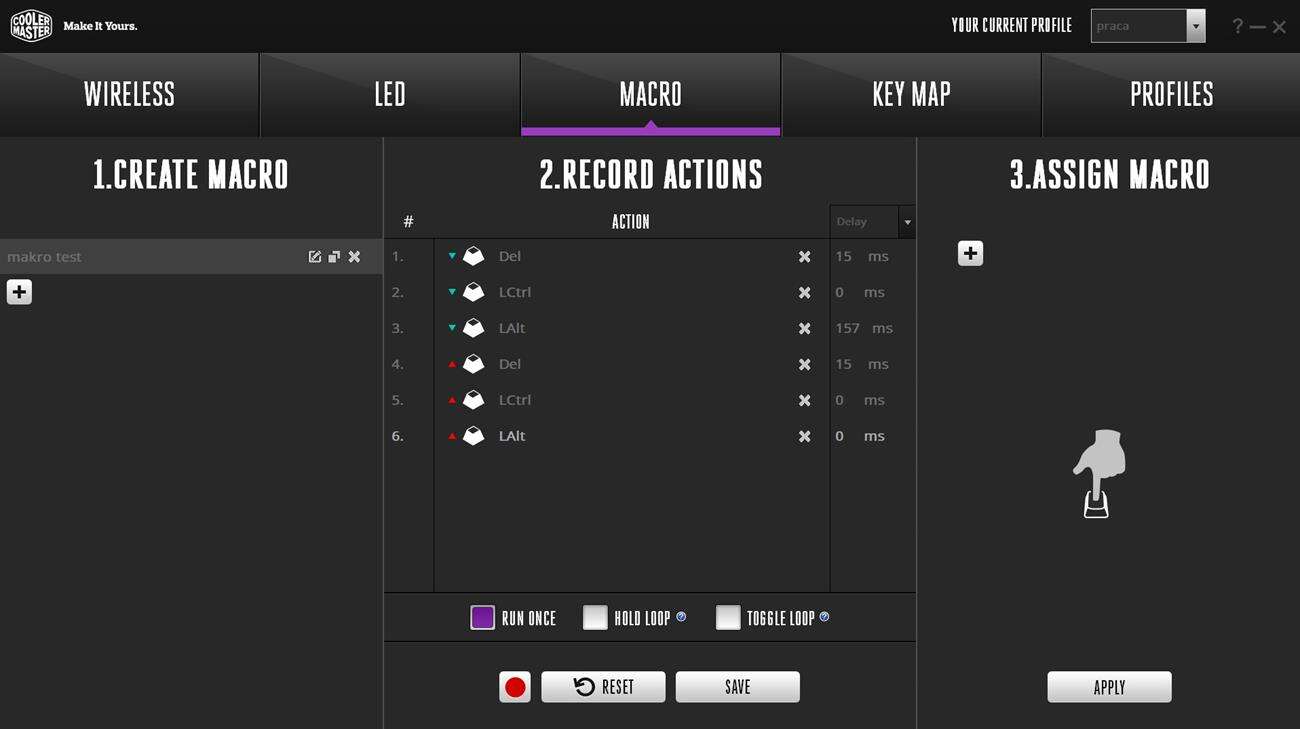Switch to the KEY MAP tab
The width and height of the screenshot is (1300, 729).
pyautogui.click(x=910, y=94)
